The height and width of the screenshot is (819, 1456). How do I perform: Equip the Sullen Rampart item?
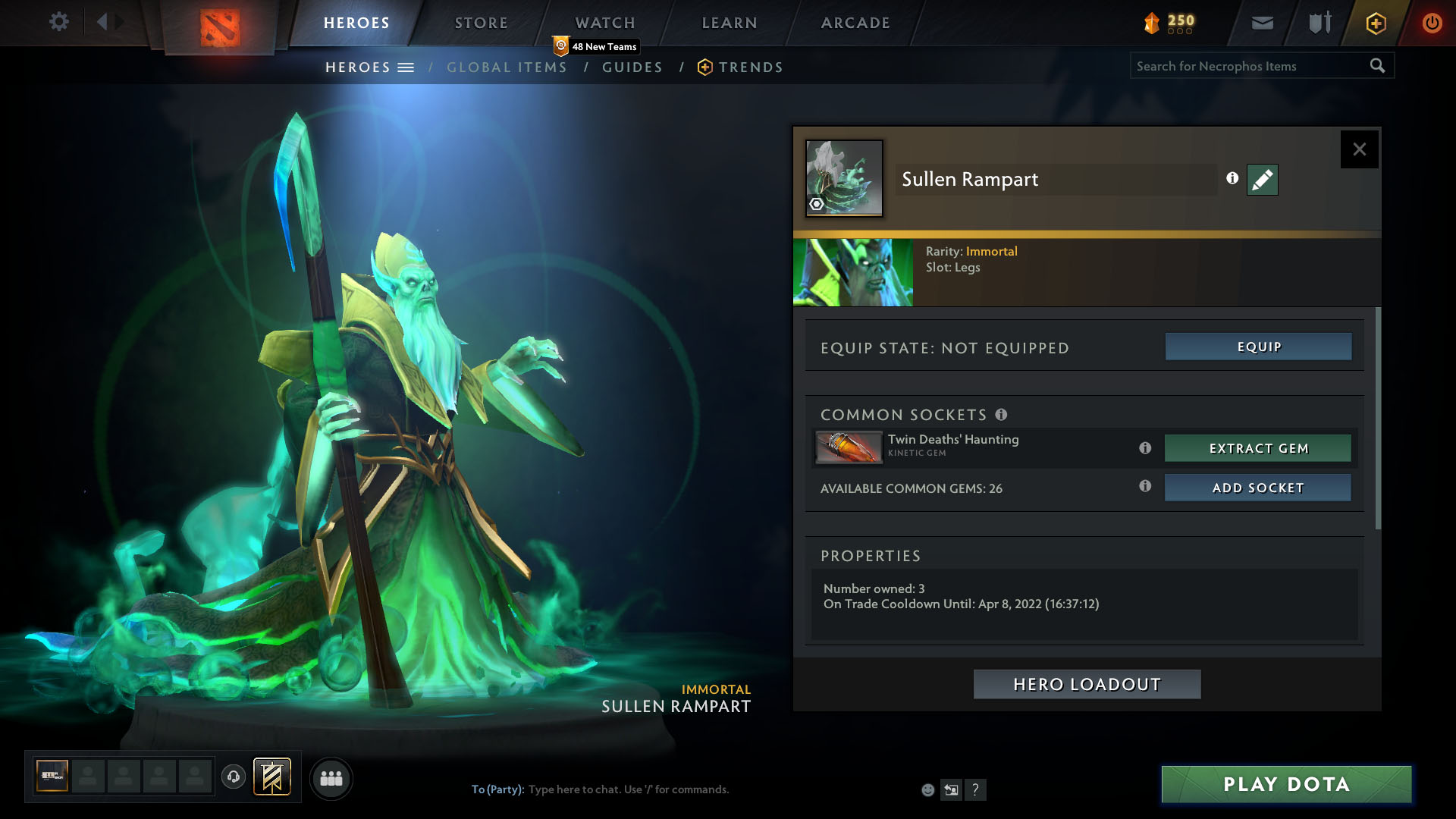pyautogui.click(x=1258, y=347)
